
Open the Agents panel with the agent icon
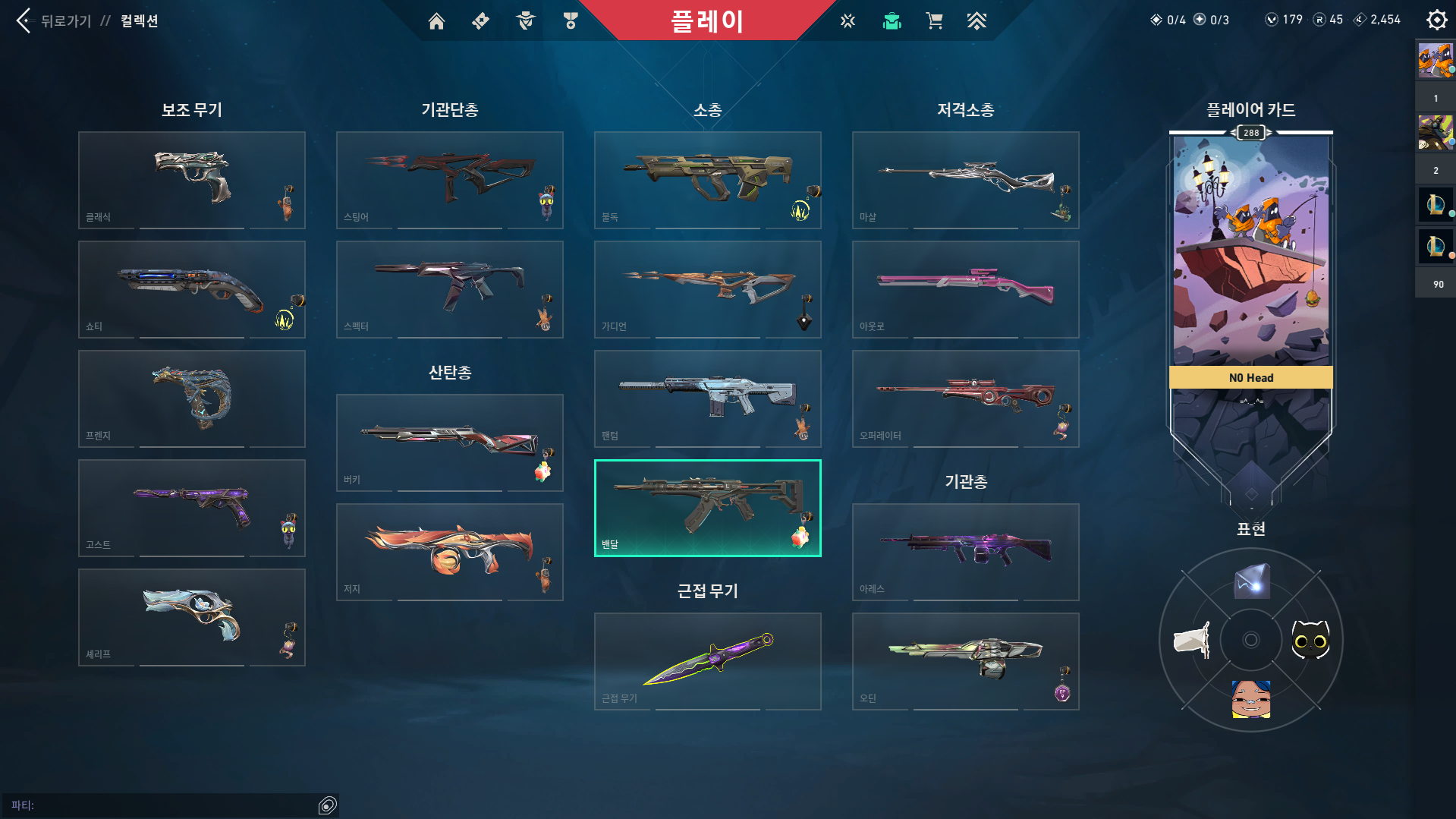click(524, 20)
